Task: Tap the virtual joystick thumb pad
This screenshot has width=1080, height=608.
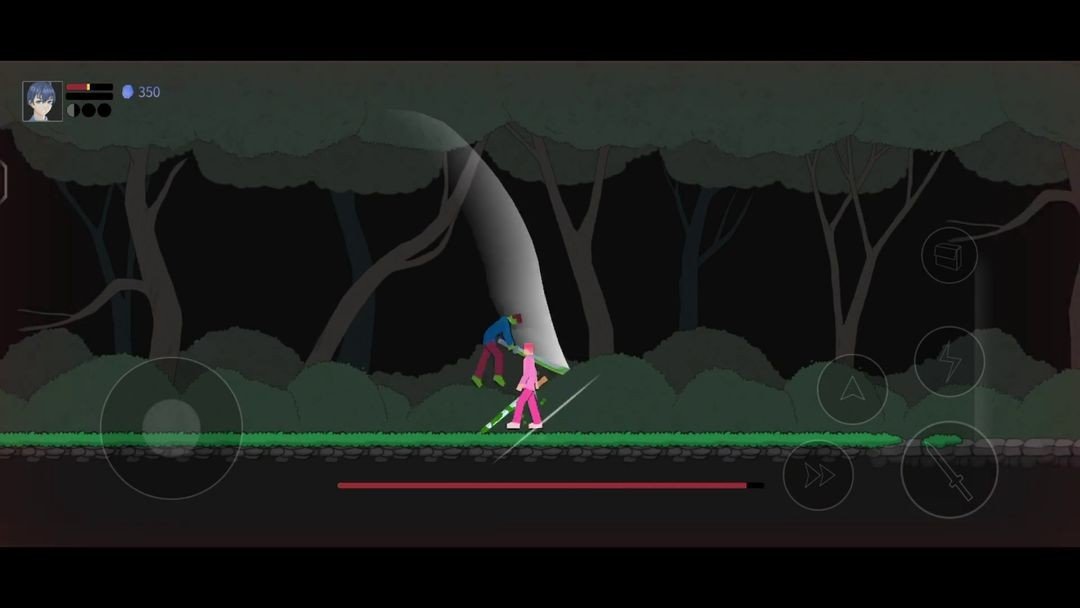Action: click(x=171, y=428)
